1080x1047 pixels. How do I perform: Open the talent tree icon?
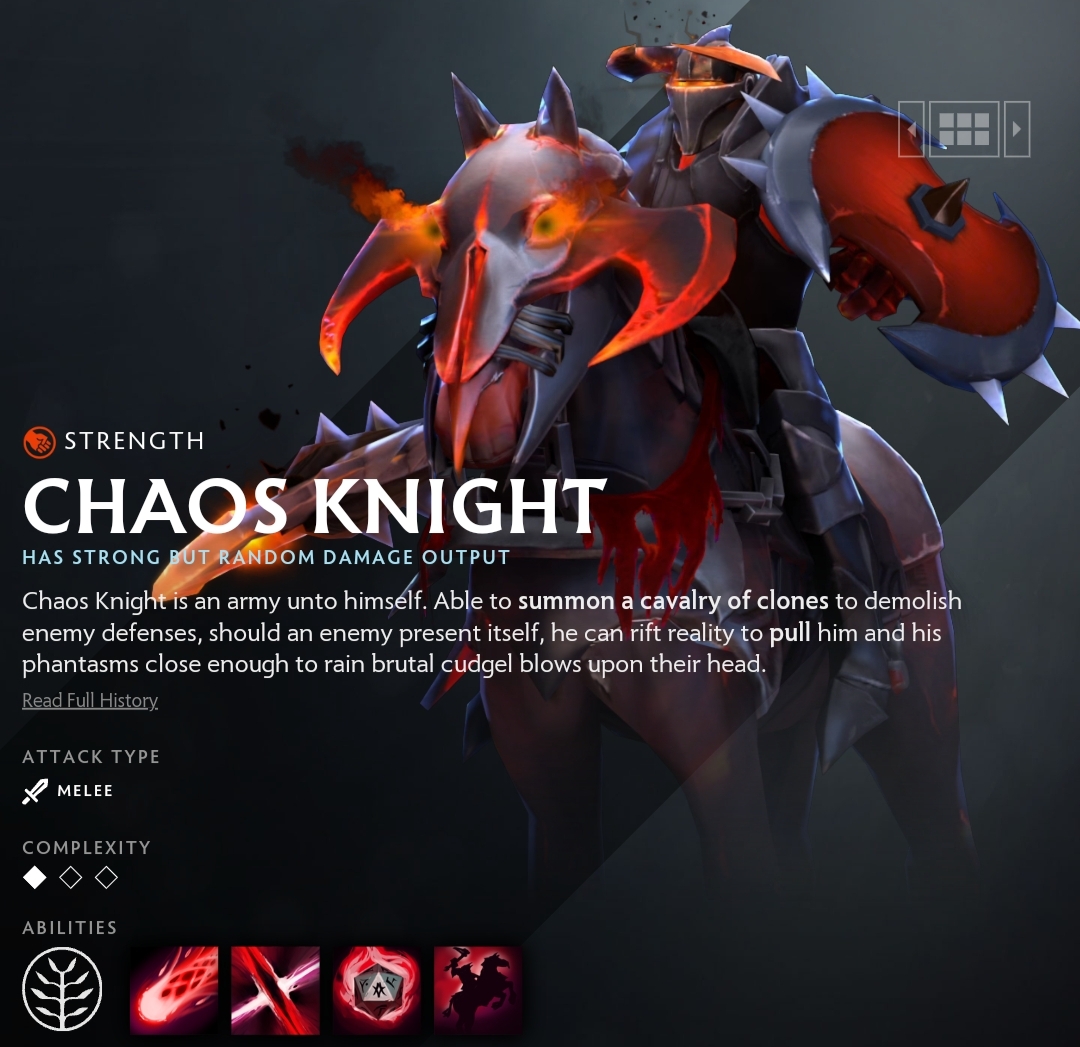tap(62, 989)
